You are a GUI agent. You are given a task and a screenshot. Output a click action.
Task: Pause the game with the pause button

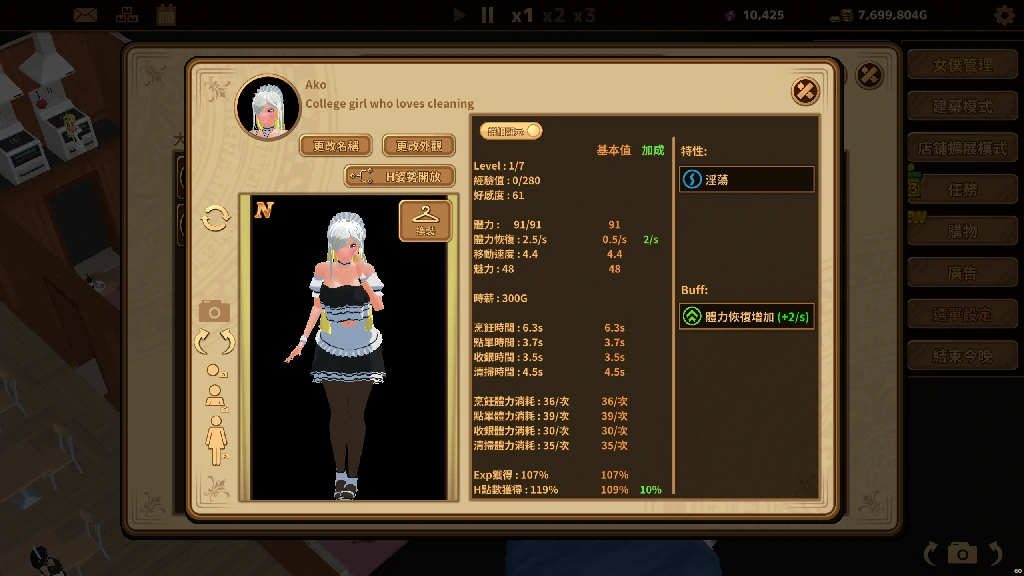pyautogui.click(x=487, y=15)
